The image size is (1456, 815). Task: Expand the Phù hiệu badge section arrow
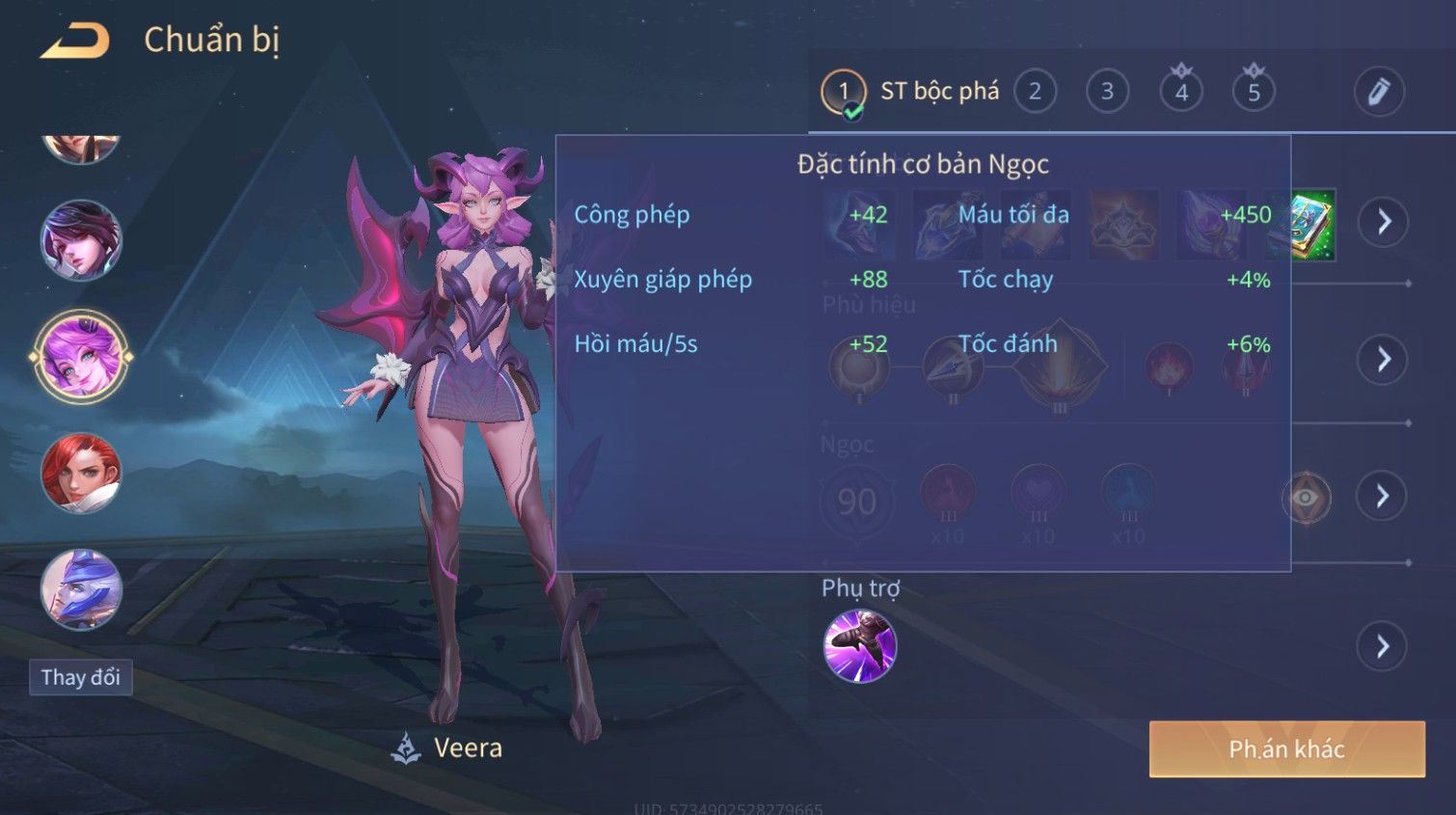(1383, 360)
